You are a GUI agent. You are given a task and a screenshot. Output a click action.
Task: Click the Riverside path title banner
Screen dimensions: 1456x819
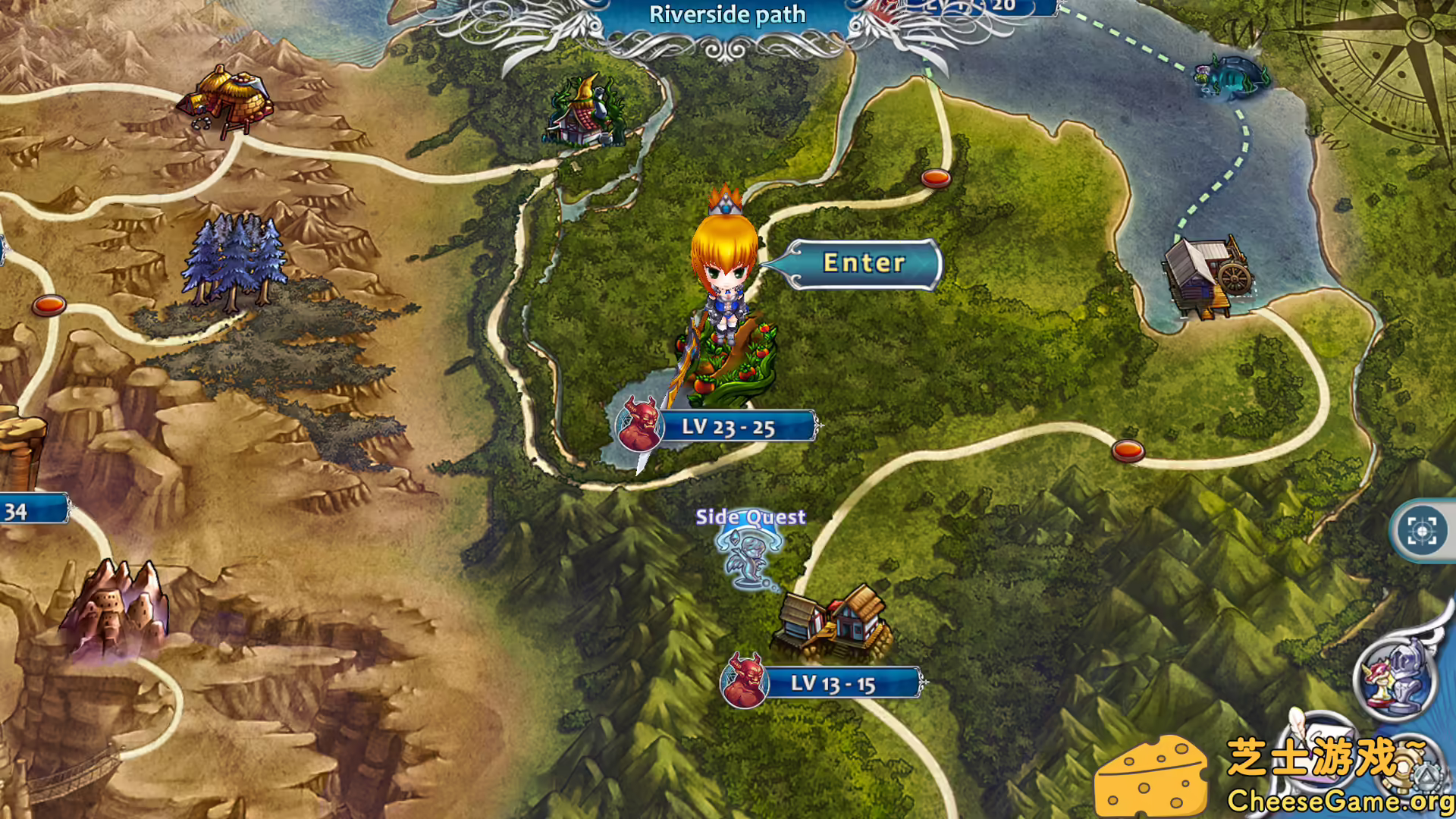click(x=727, y=15)
